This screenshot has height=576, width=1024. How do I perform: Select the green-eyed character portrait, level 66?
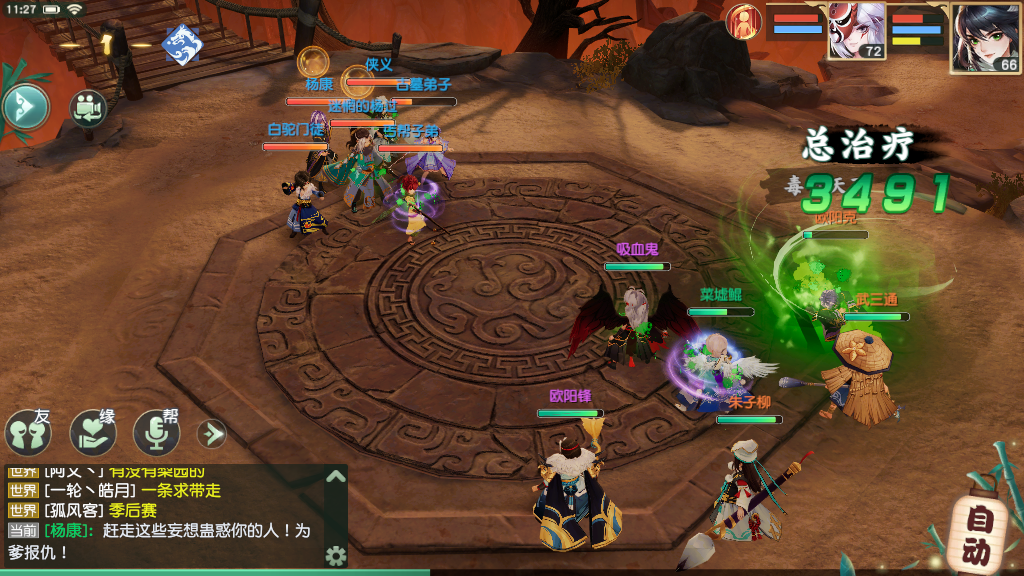point(986,38)
